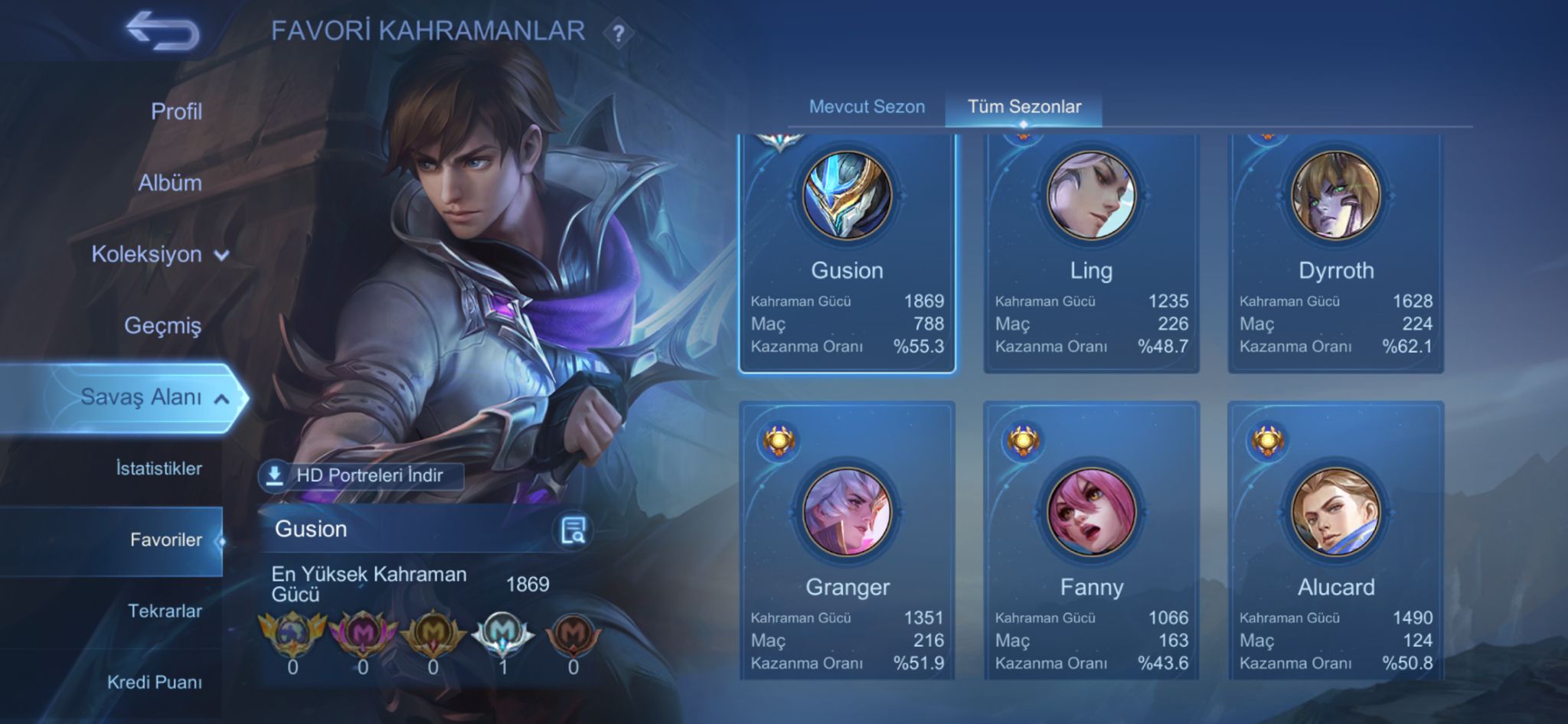Image resolution: width=1568 pixels, height=724 pixels.
Task: Open the Profil menu entry
Action: [176, 112]
